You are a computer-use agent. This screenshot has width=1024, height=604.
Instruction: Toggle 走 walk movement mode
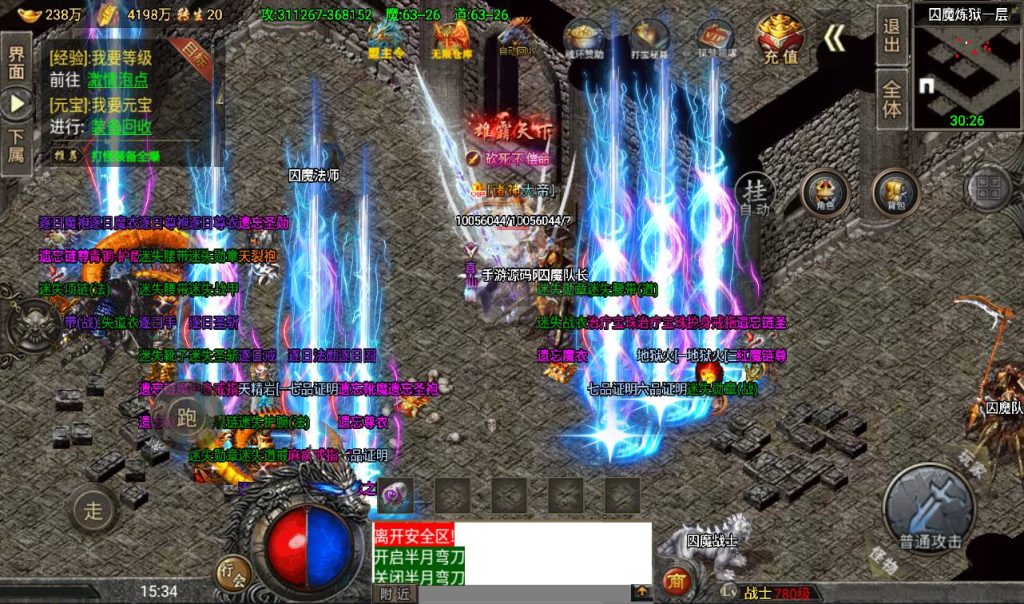coord(93,510)
